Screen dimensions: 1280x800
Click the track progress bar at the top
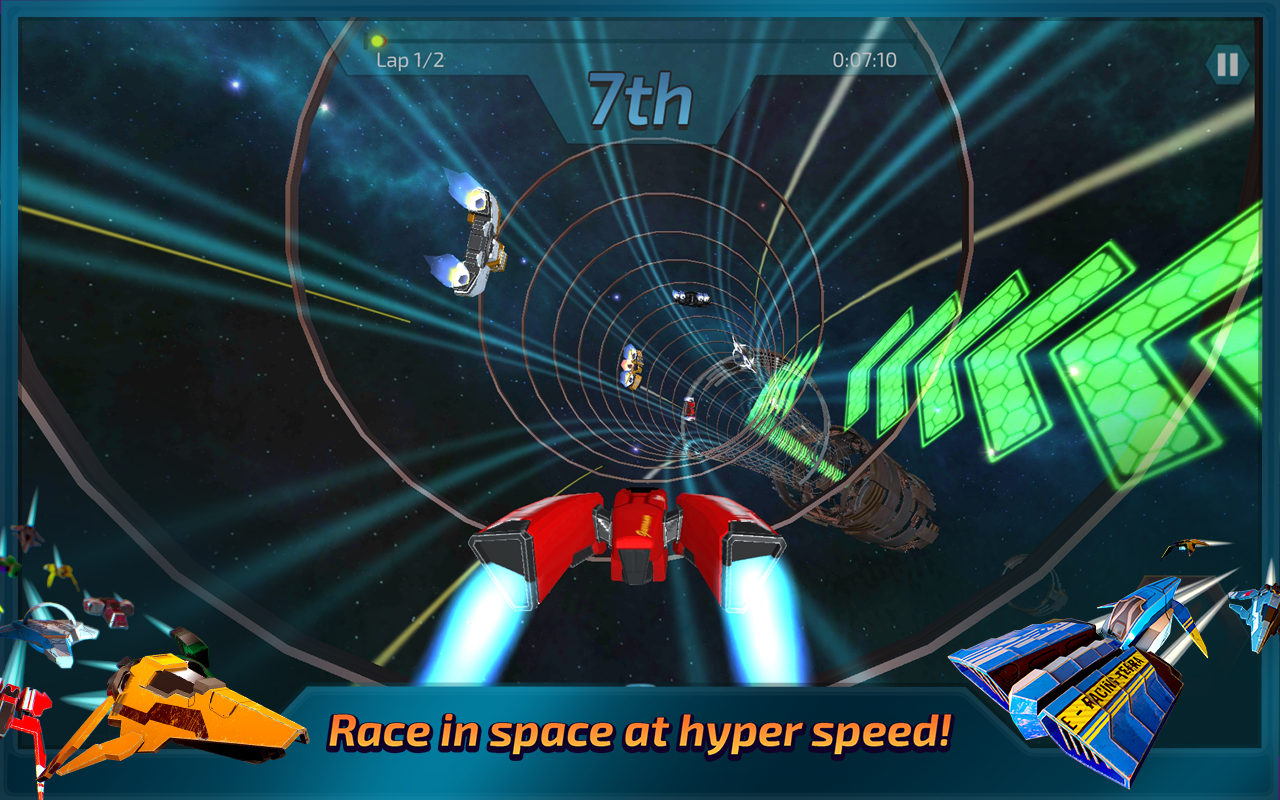pos(640,40)
